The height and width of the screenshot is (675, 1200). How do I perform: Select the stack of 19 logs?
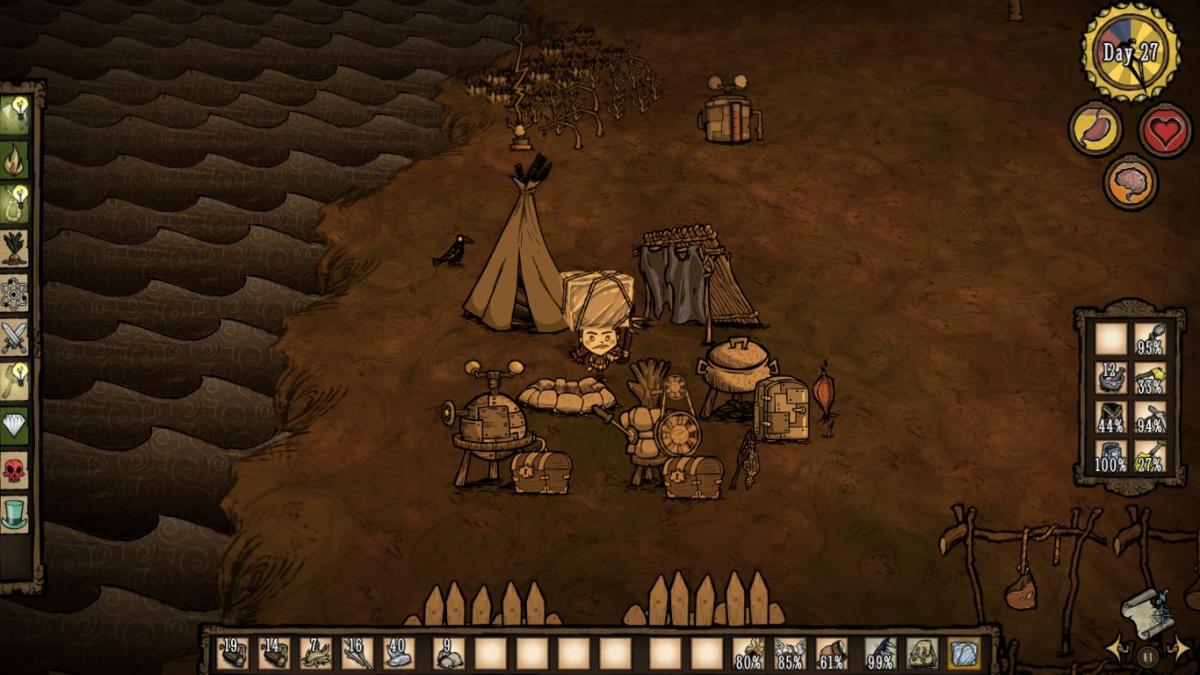(233, 653)
